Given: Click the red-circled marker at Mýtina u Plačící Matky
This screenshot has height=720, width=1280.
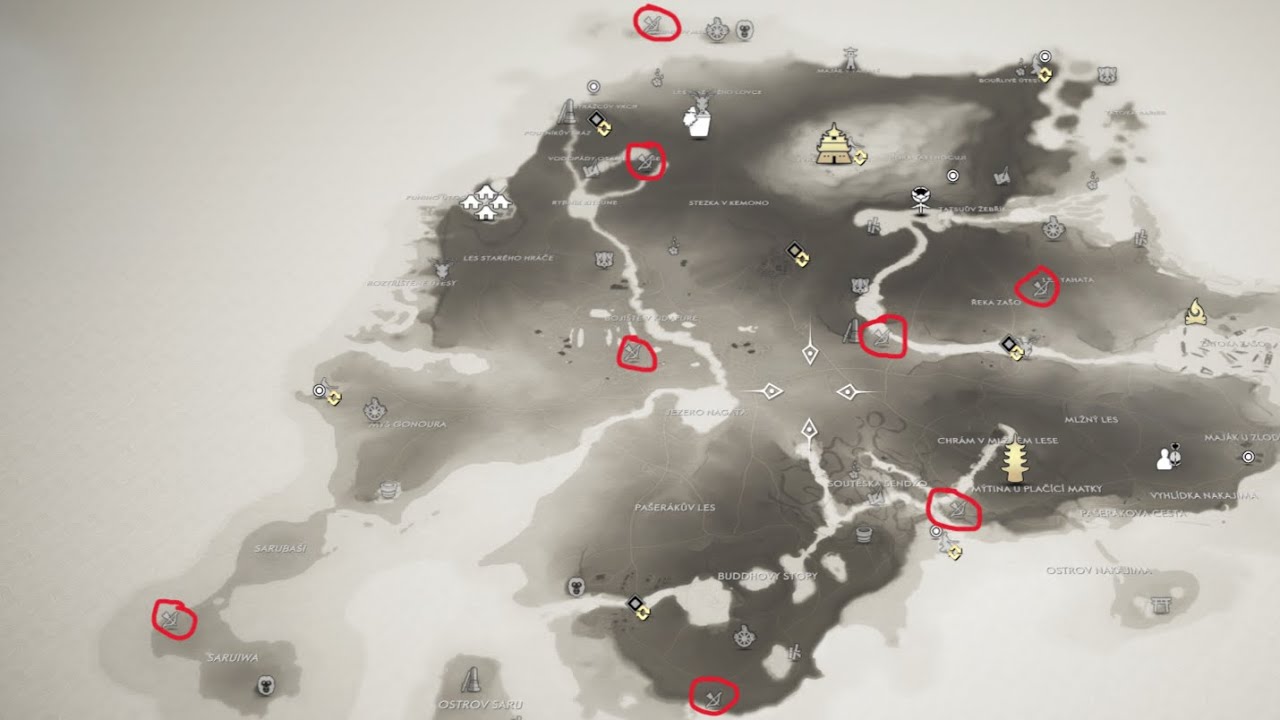Looking at the screenshot, I should coord(957,510).
